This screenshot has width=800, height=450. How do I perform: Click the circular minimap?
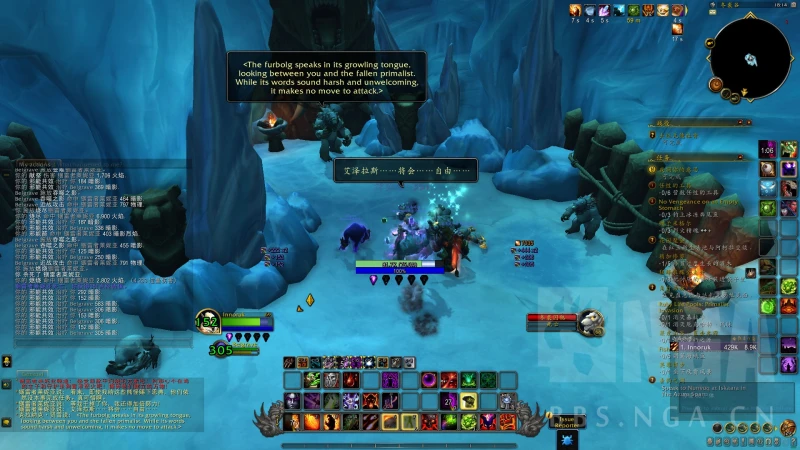pos(751,57)
